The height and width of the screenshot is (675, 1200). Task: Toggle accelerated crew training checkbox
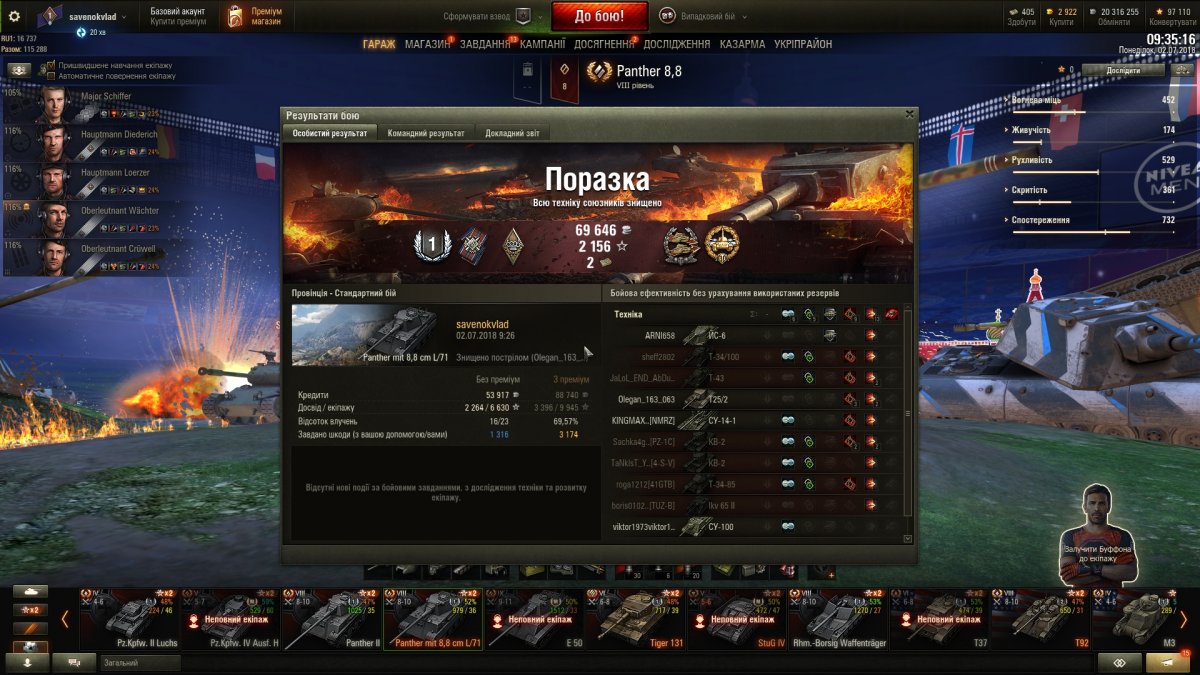pyautogui.click(x=51, y=65)
